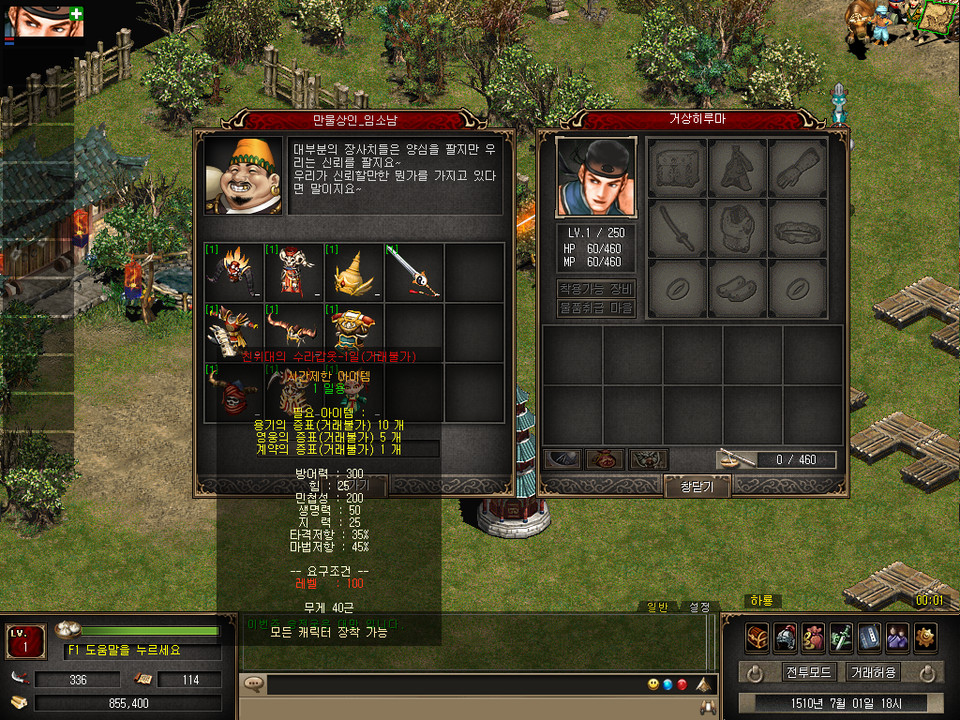Screen dimensions: 960x720
Task: Switch to the 일반 chat tab
Action: 658,607
